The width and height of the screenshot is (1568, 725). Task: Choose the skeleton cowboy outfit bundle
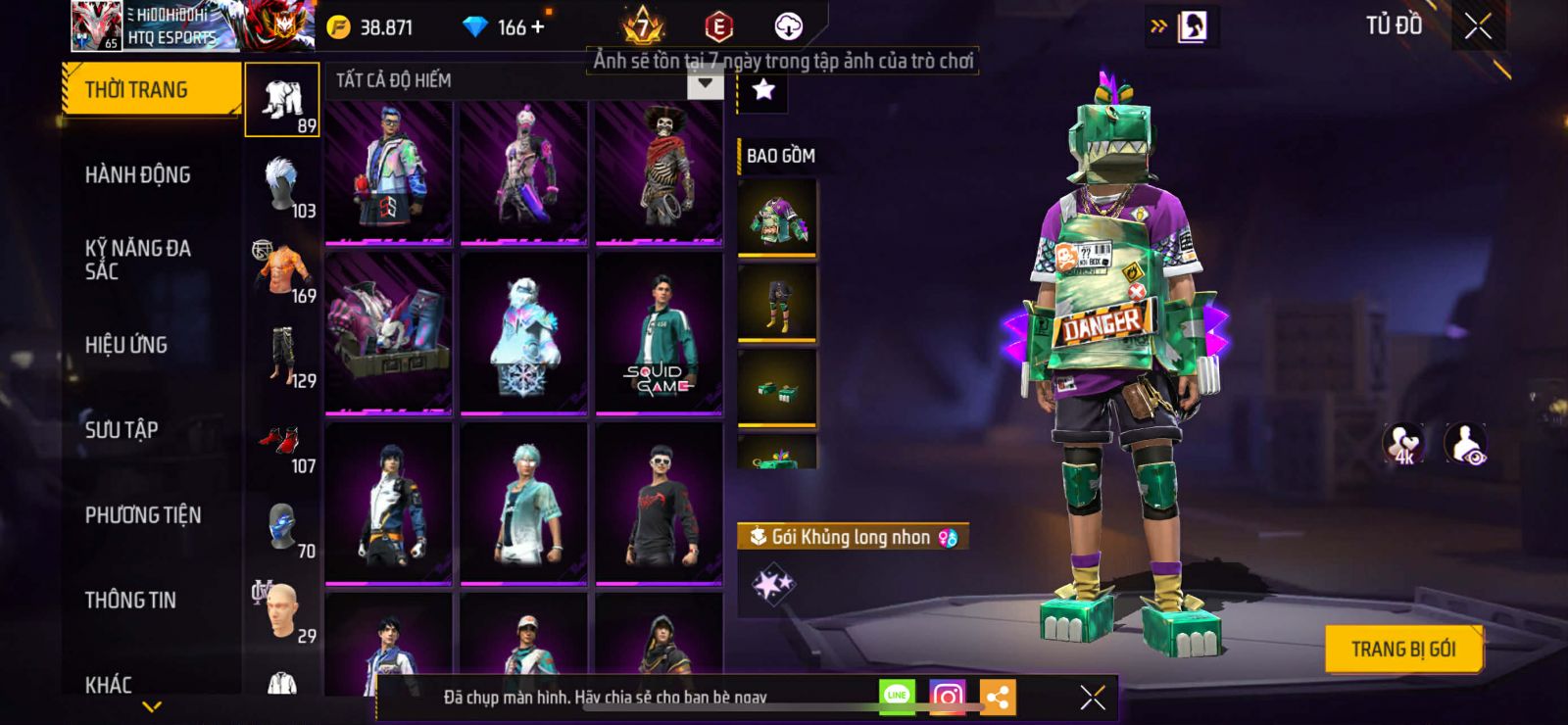coord(659,171)
